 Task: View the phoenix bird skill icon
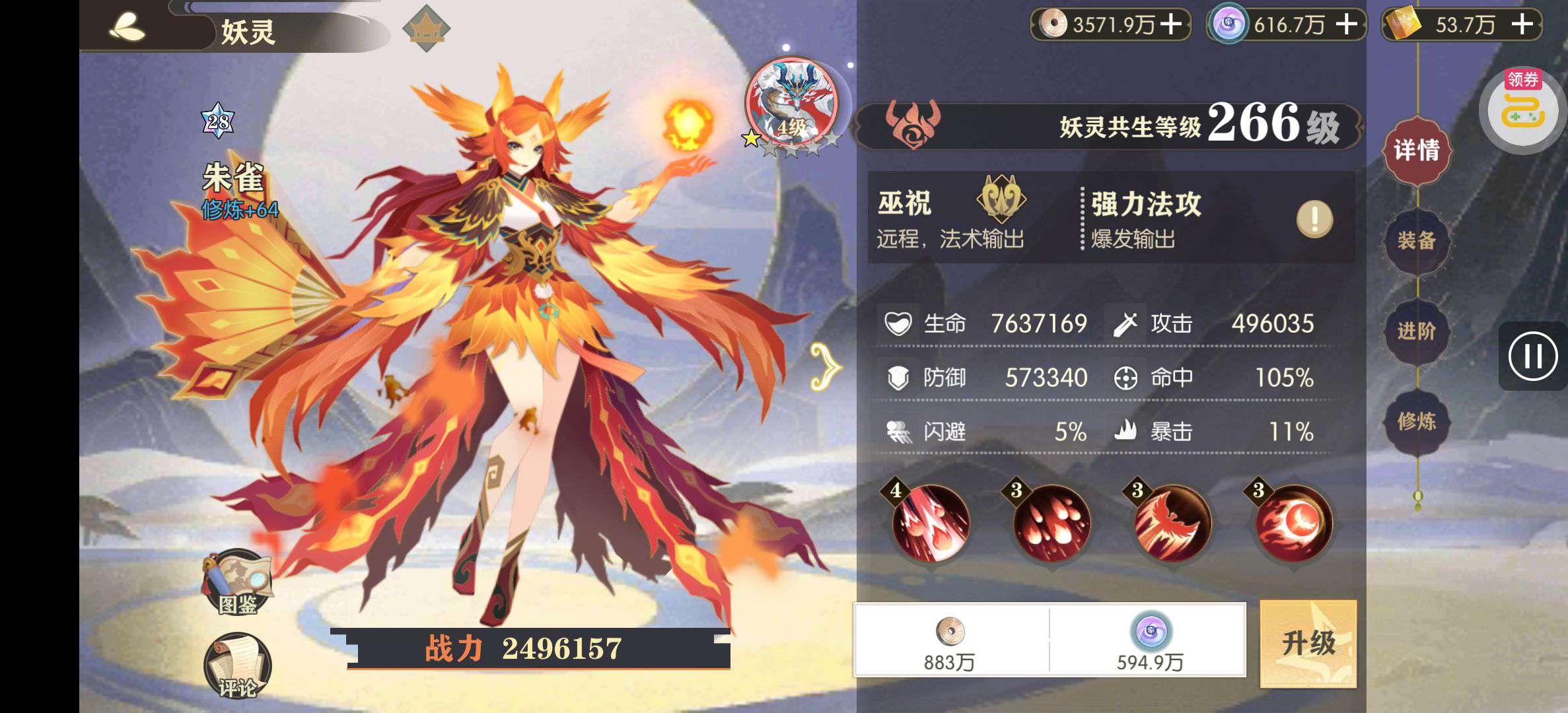click(1172, 524)
